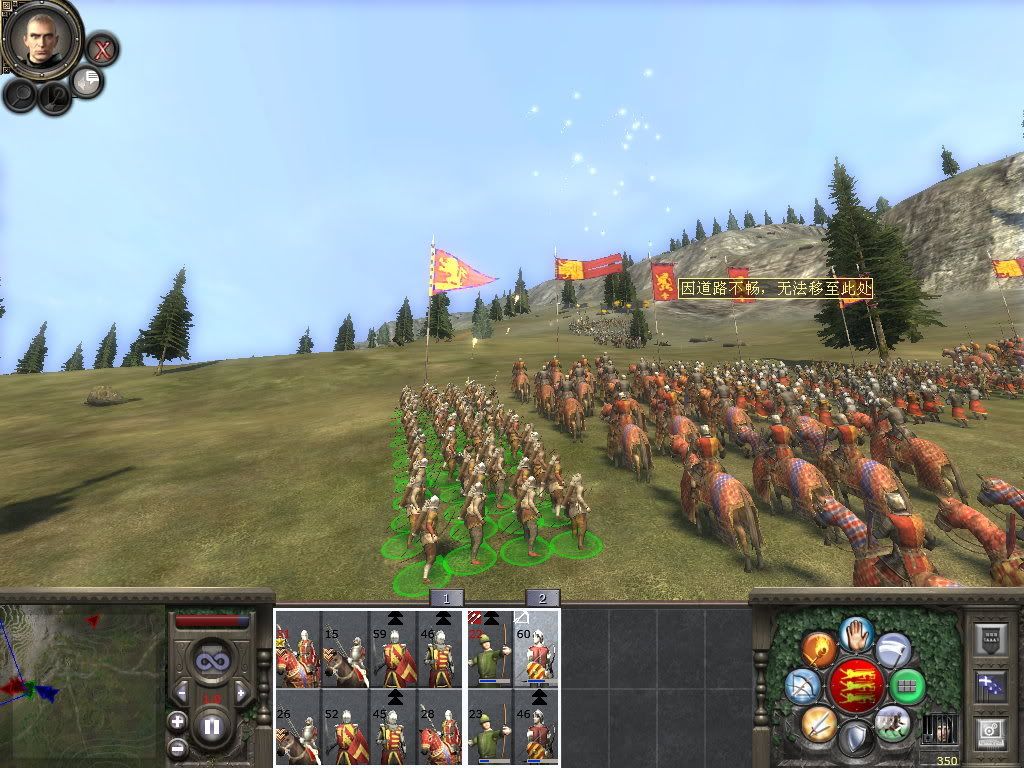Image resolution: width=1024 pixels, height=768 pixels.
Task: Pause the battle with the pause button
Action: tap(211, 727)
